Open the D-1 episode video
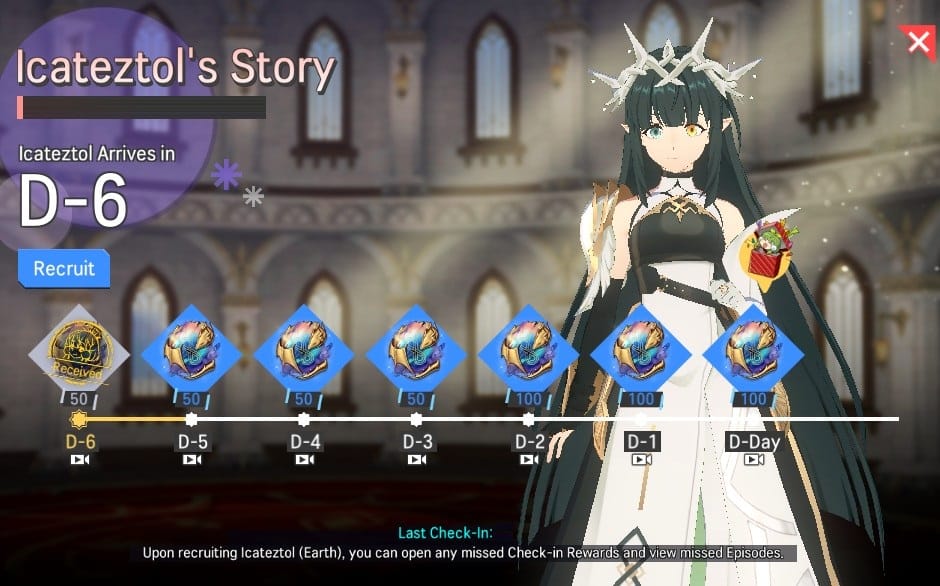Image resolution: width=940 pixels, height=586 pixels. pos(642,460)
